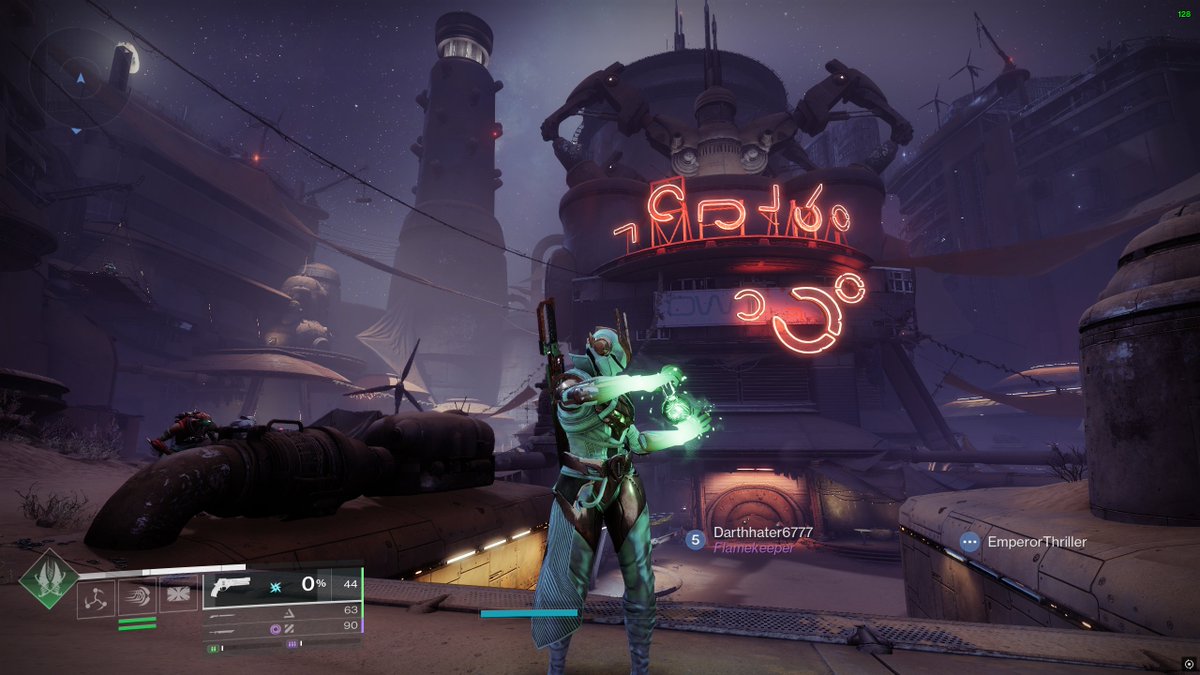
Task: Select the three-pronged grenade ability icon
Action: pyautogui.click(x=96, y=597)
